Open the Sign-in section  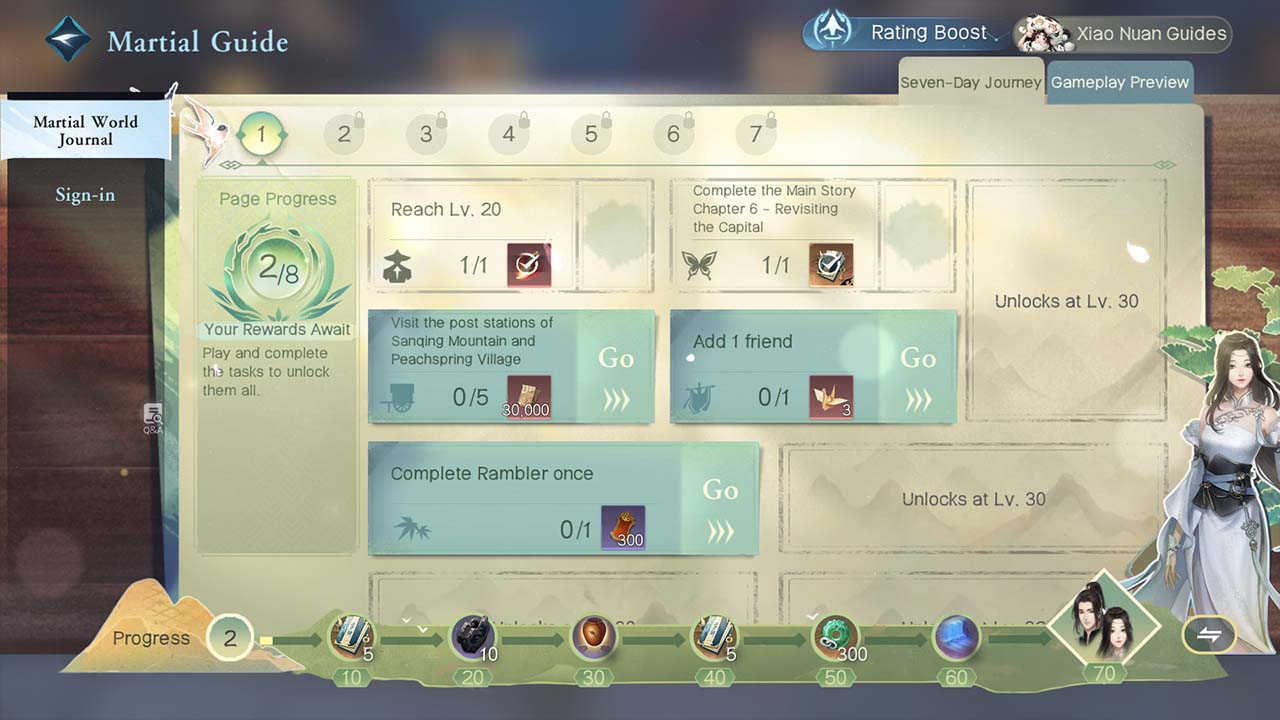click(x=85, y=195)
